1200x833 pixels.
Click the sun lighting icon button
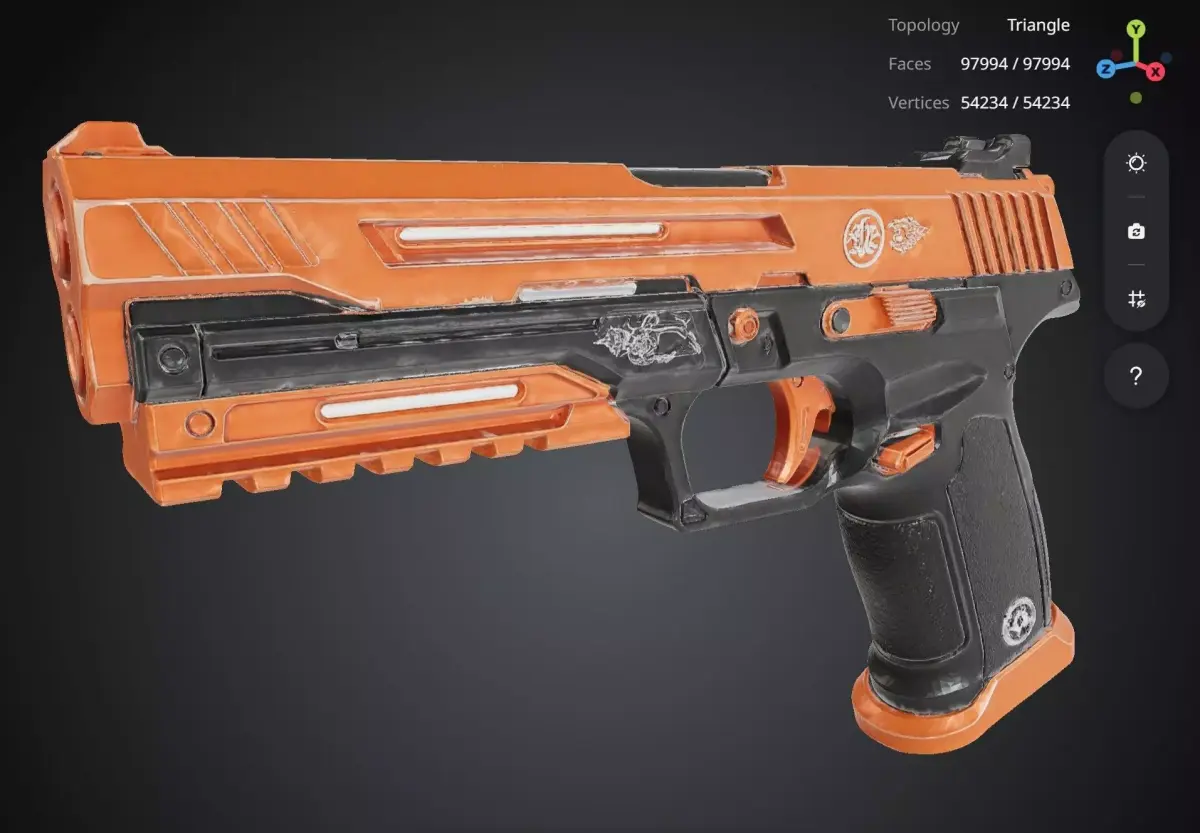click(1136, 163)
